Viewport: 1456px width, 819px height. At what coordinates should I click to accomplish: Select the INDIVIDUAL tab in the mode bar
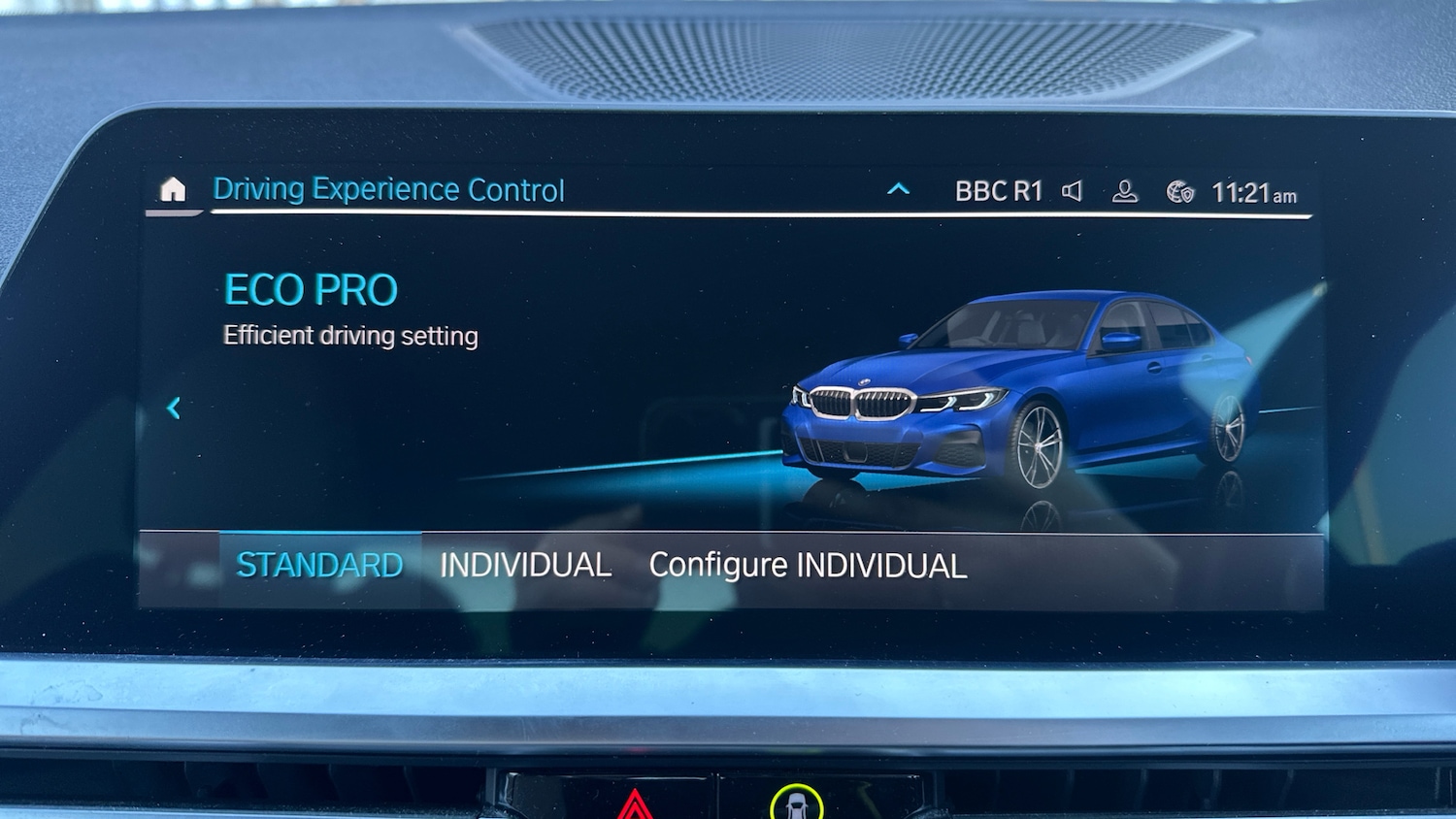525,564
